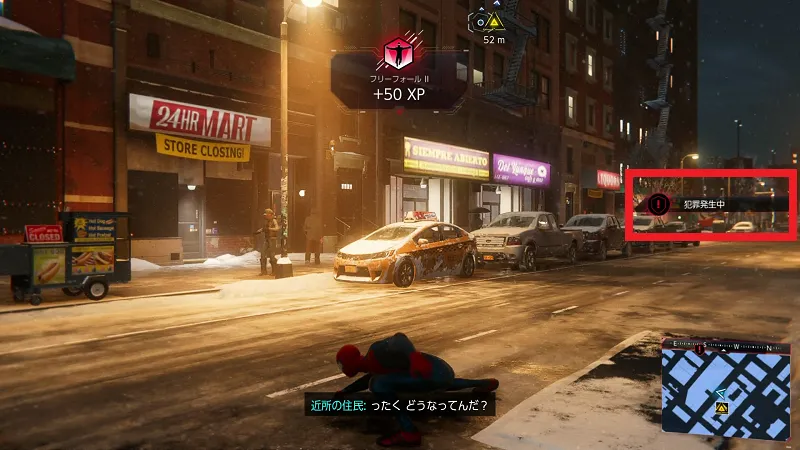Click the yellow triangle marker on the minimap
800x450 pixels.
(720, 409)
